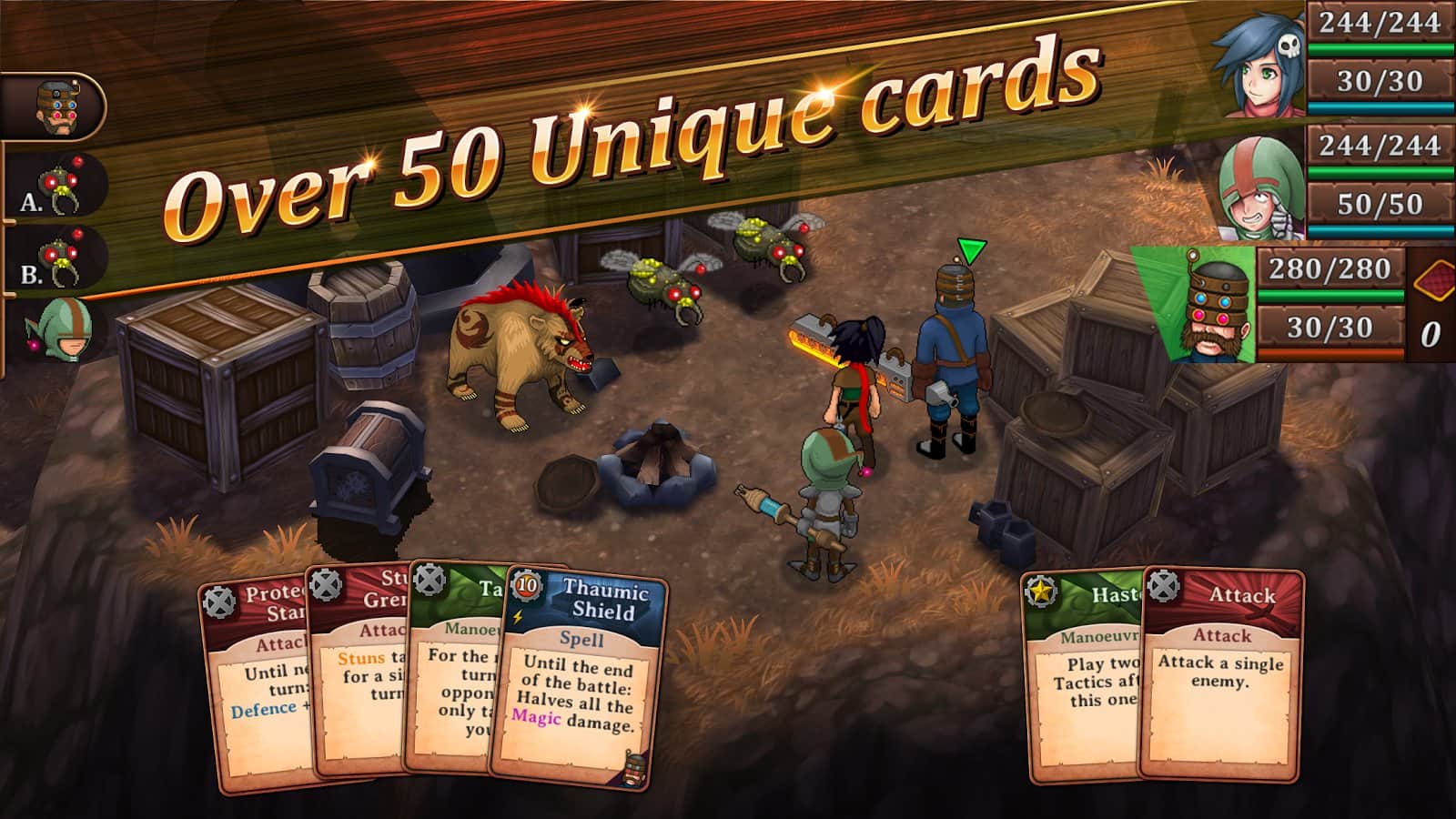This screenshot has width=1456, height=819.
Task: Click the 0 counter below the deck icon
Action: 1431,332
